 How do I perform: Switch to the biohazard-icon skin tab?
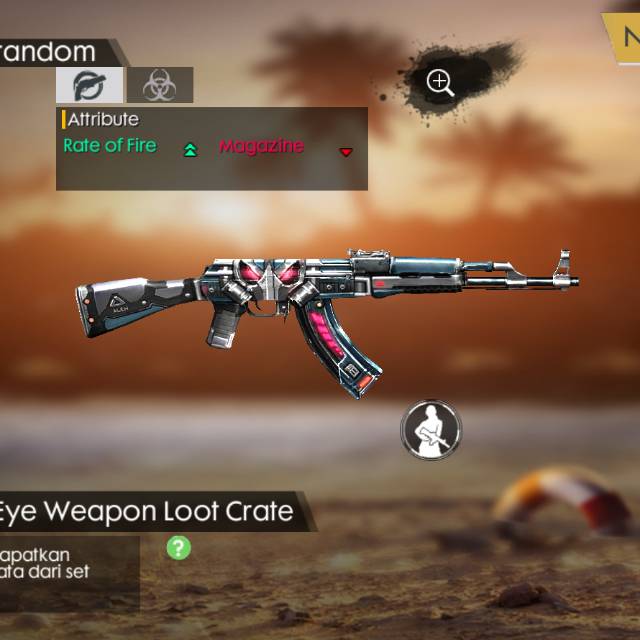pos(159,86)
